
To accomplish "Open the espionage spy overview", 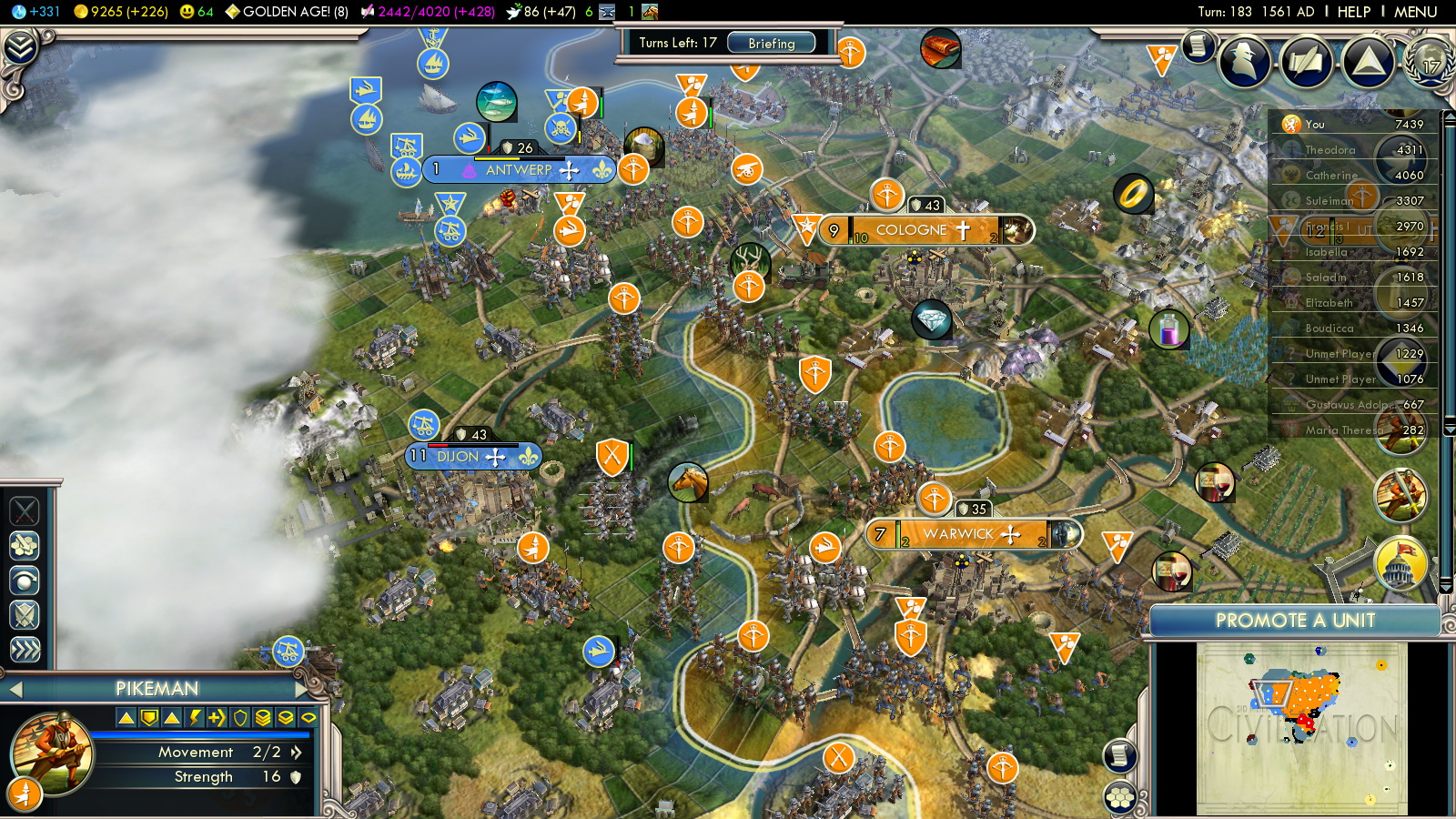I will click(1244, 61).
